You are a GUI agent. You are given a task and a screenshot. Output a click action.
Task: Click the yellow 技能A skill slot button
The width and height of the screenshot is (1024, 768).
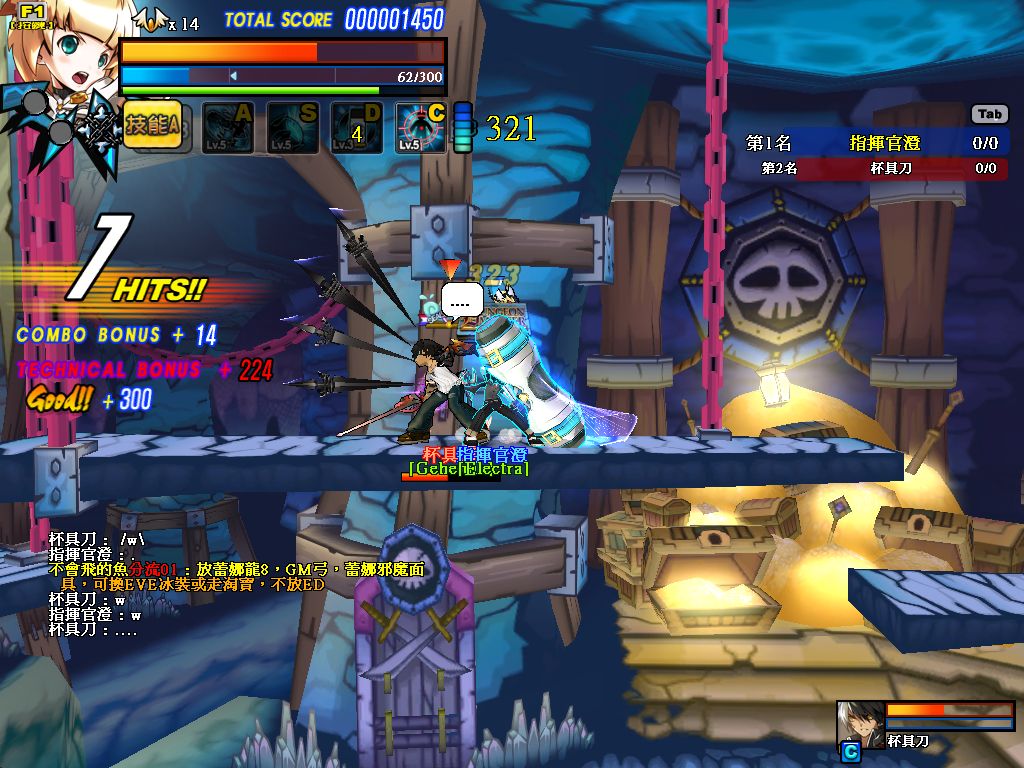152,126
